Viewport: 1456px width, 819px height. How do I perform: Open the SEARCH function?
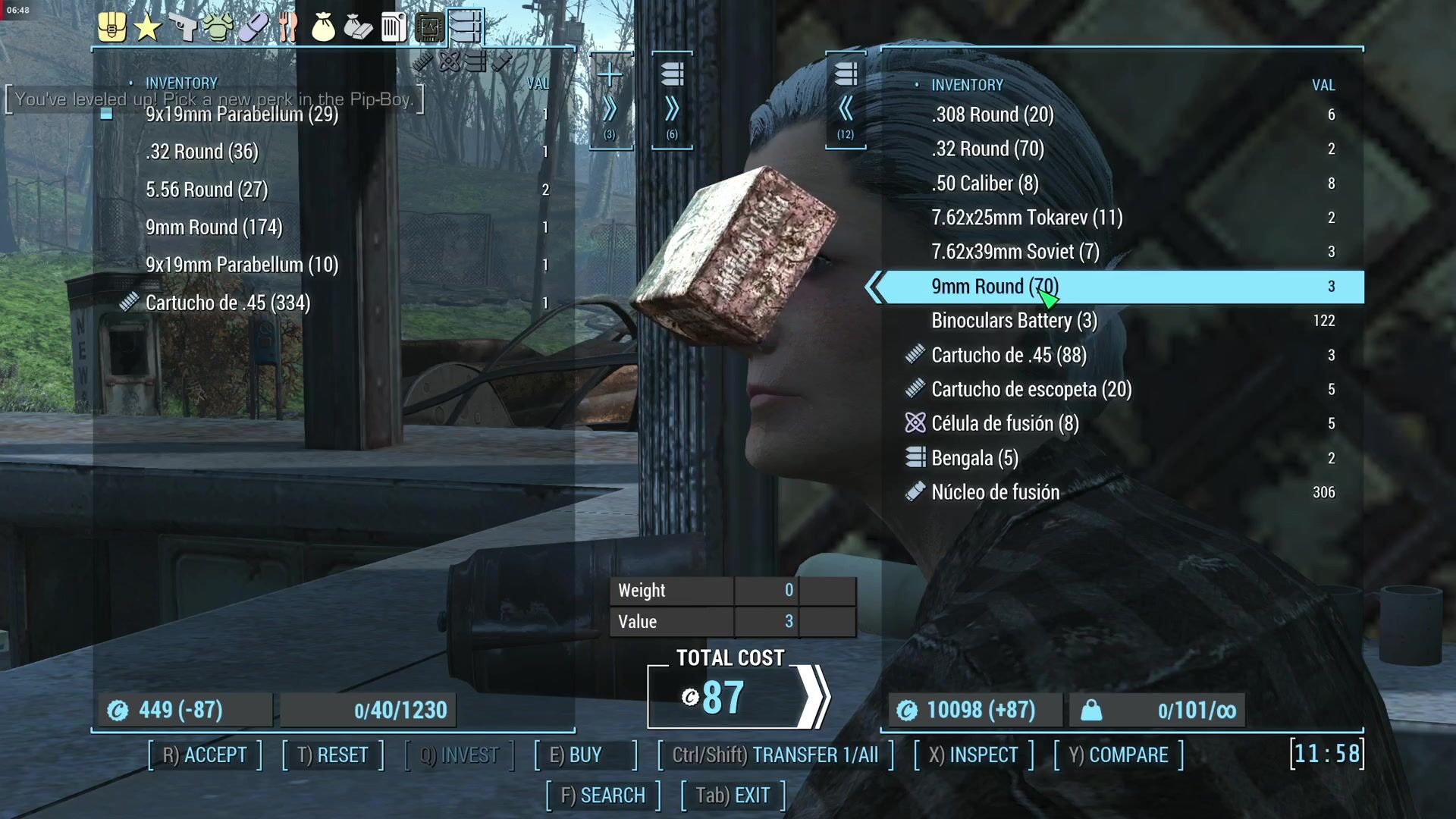603,795
